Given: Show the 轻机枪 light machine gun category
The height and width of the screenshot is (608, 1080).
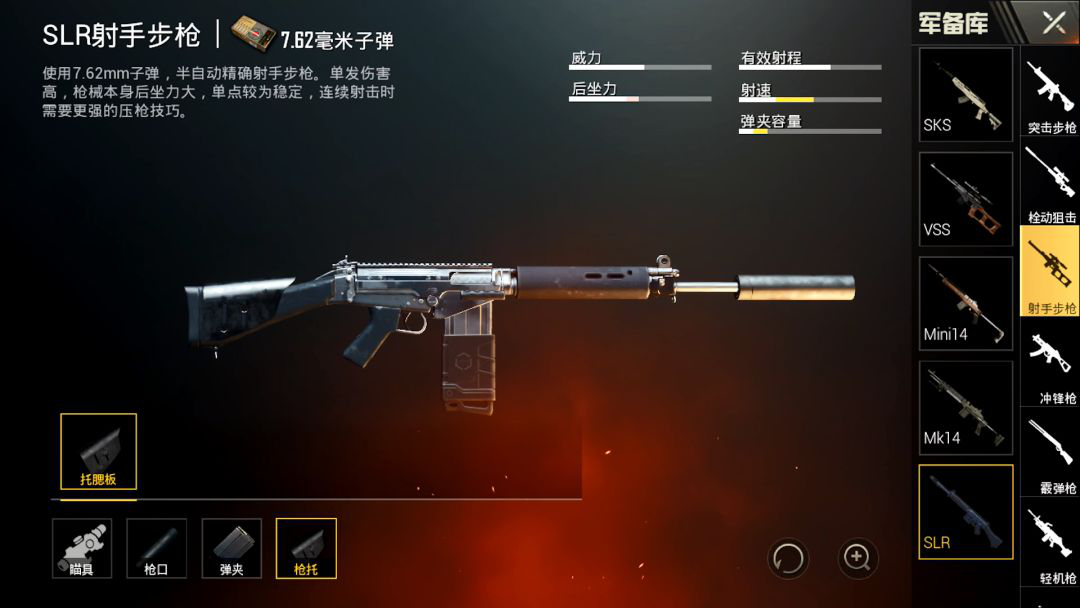Looking at the screenshot, I should pyautogui.click(x=1051, y=543).
